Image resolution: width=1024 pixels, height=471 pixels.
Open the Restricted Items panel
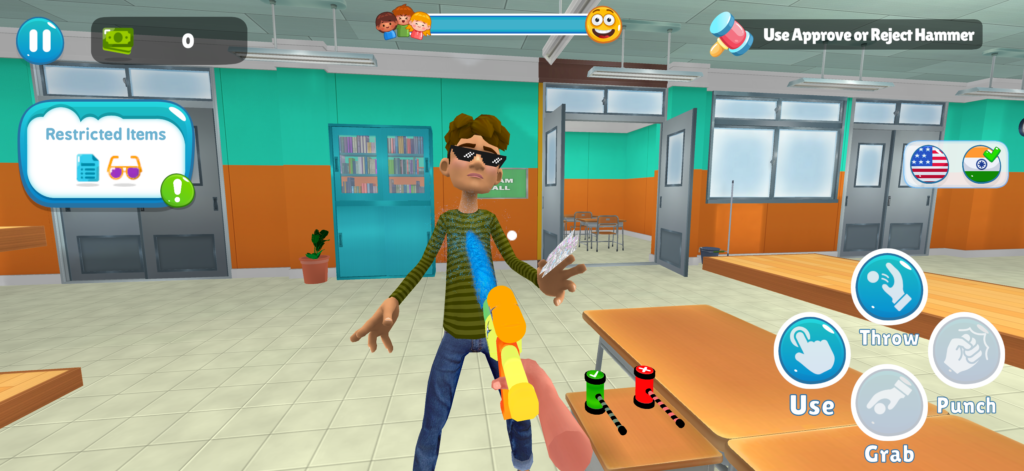click(x=105, y=152)
